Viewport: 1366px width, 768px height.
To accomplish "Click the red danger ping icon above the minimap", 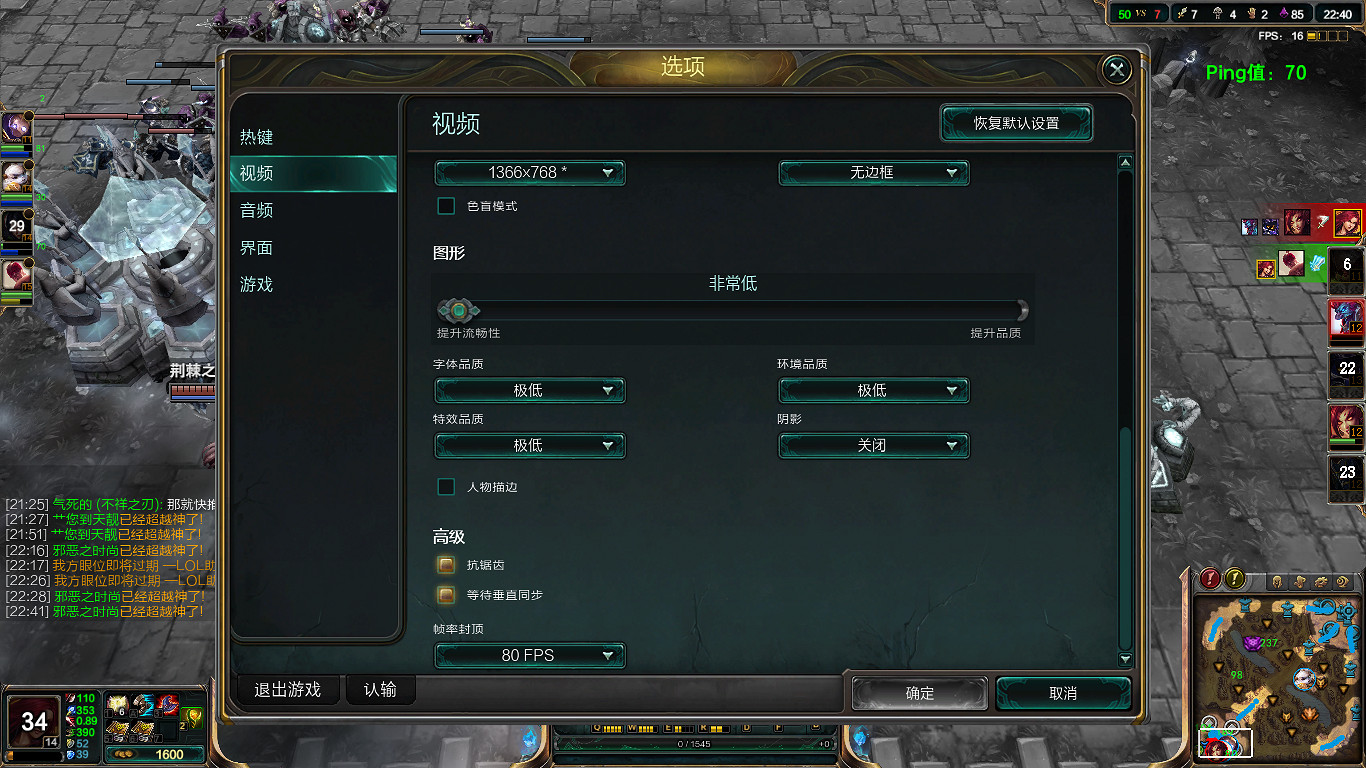I will tap(1209, 579).
